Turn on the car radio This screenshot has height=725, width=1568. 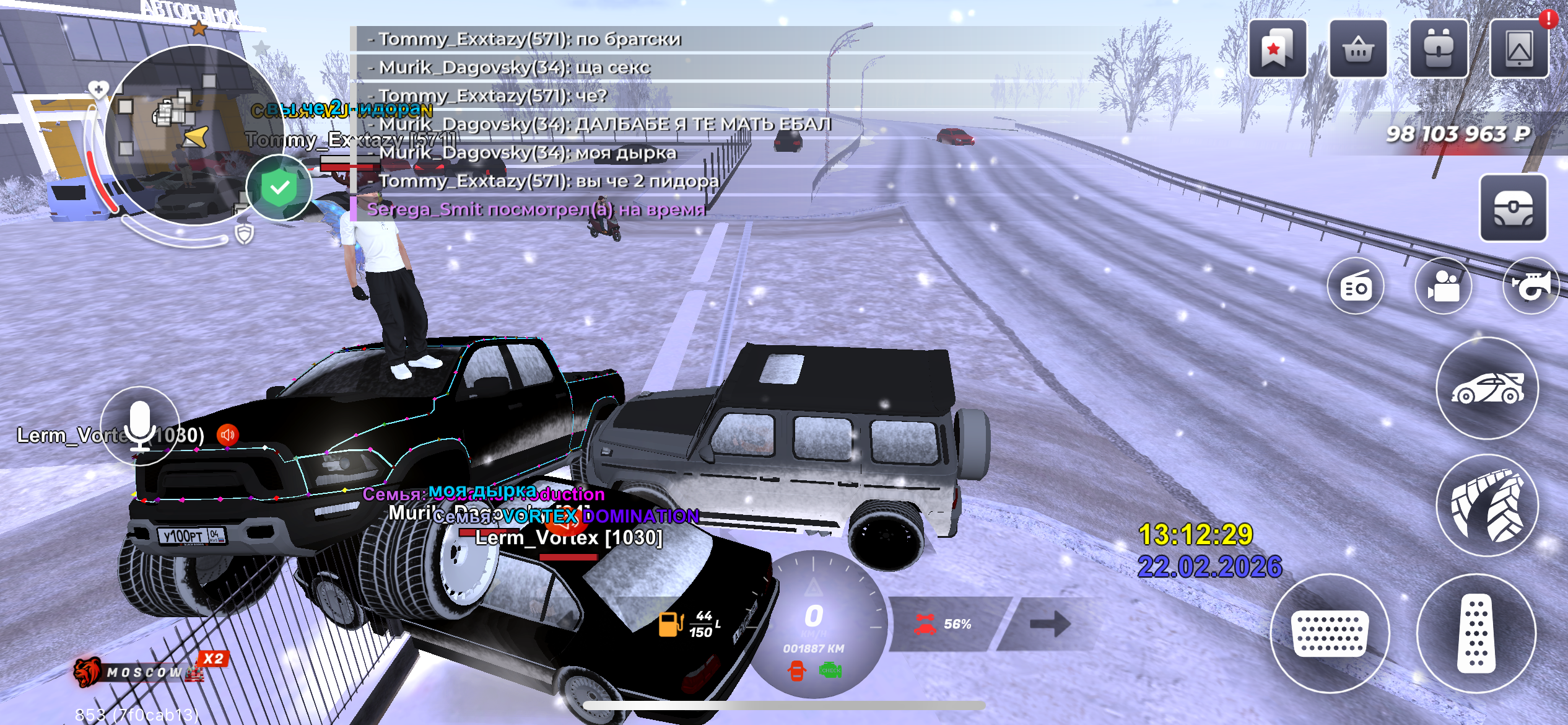1356,286
